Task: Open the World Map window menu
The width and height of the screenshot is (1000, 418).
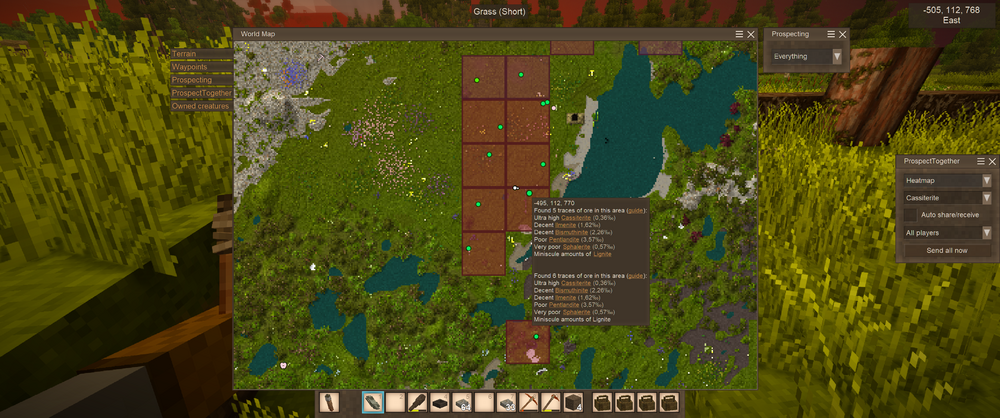Action: [740, 34]
